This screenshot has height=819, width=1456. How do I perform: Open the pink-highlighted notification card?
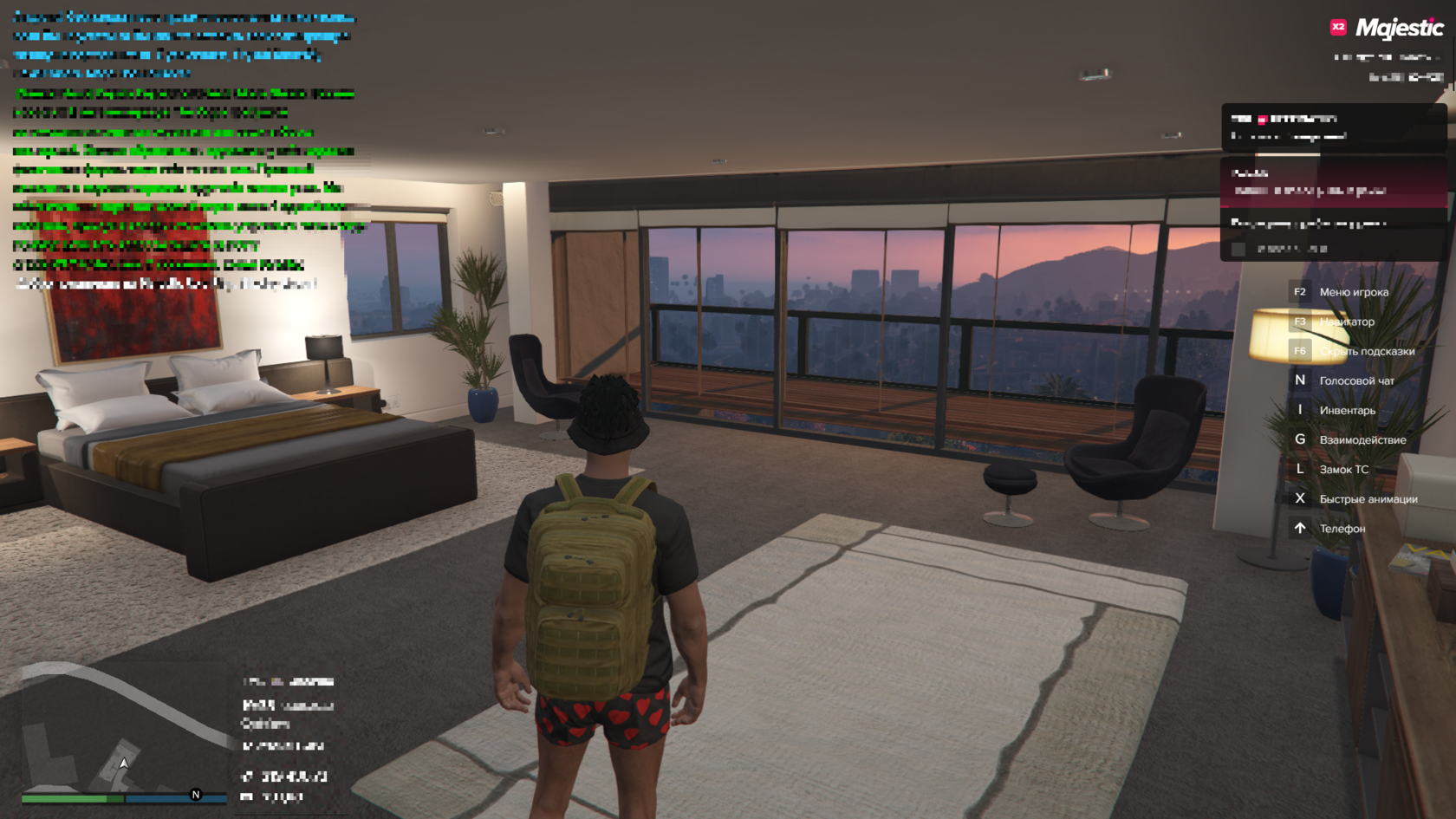click(x=1333, y=182)
